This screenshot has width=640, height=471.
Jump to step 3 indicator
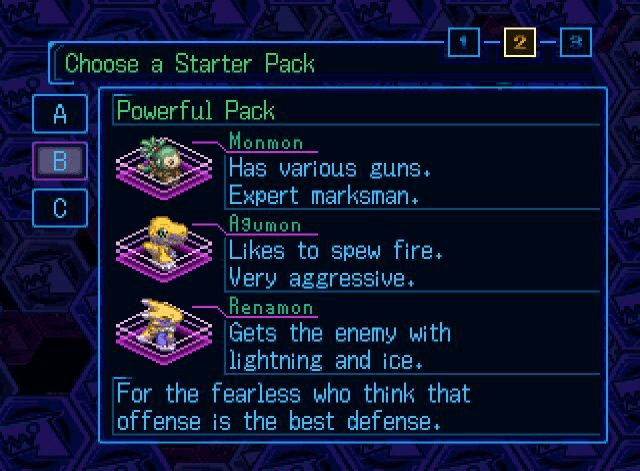coord(575,42)
